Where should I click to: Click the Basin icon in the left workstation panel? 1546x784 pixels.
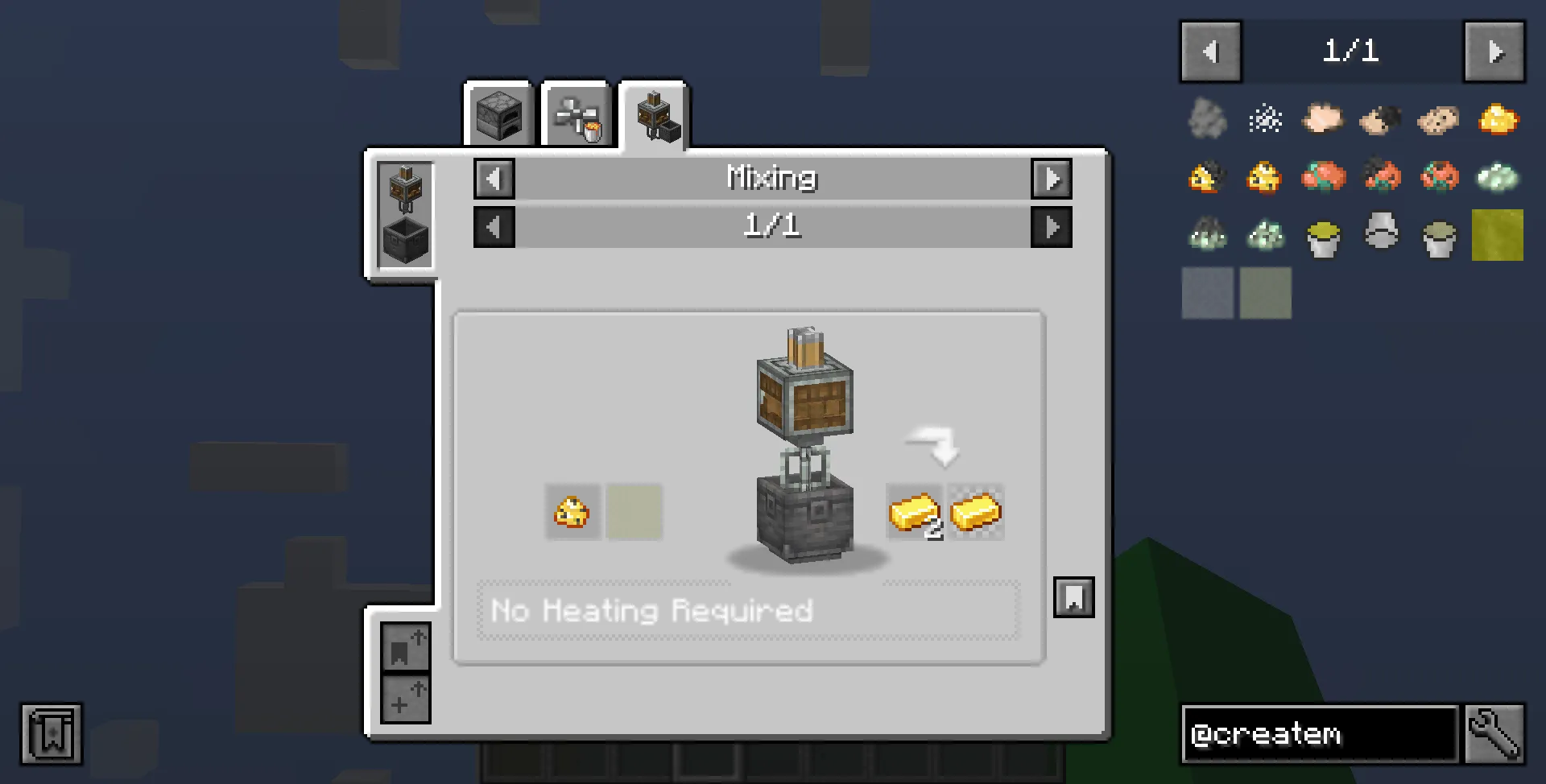tap(404, 239)
